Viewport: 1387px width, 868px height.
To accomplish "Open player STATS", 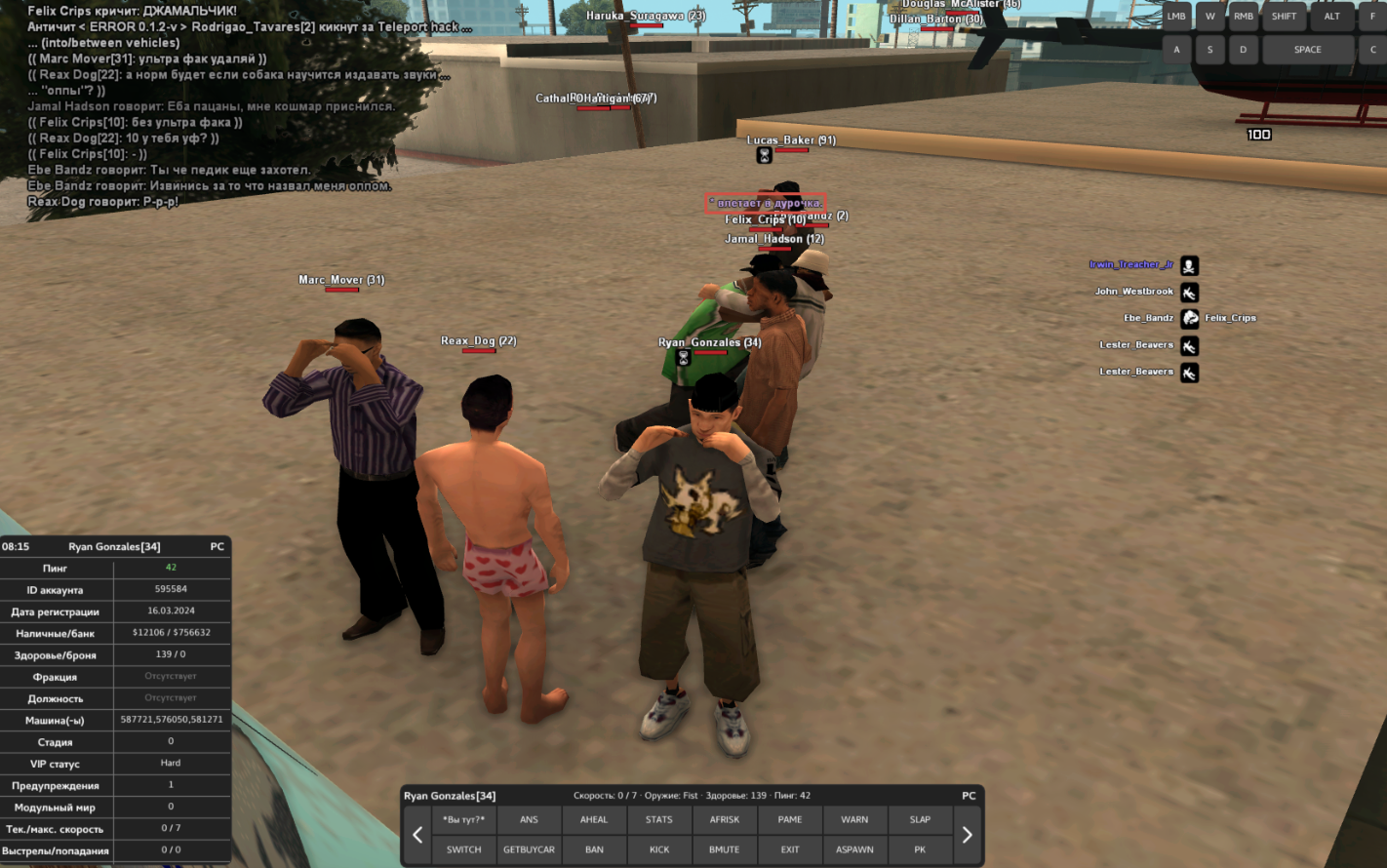I will (659, 820).
